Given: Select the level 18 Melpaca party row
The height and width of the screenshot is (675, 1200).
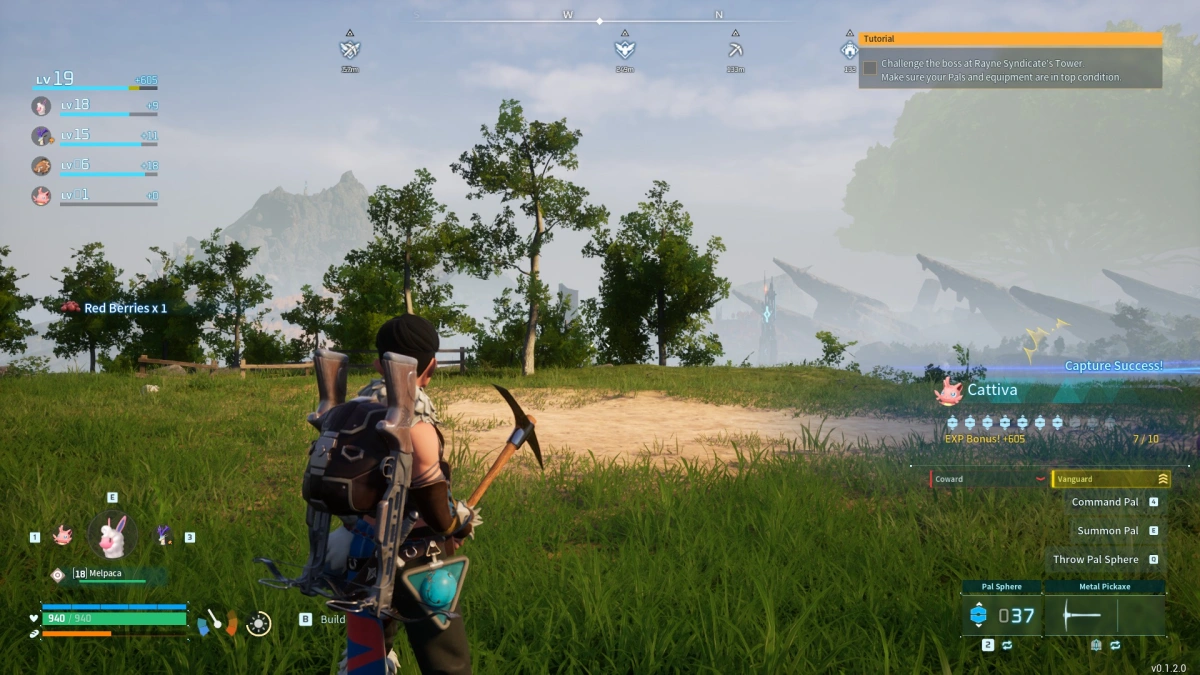Looking at the screenshot, I should tap(95, 106).
